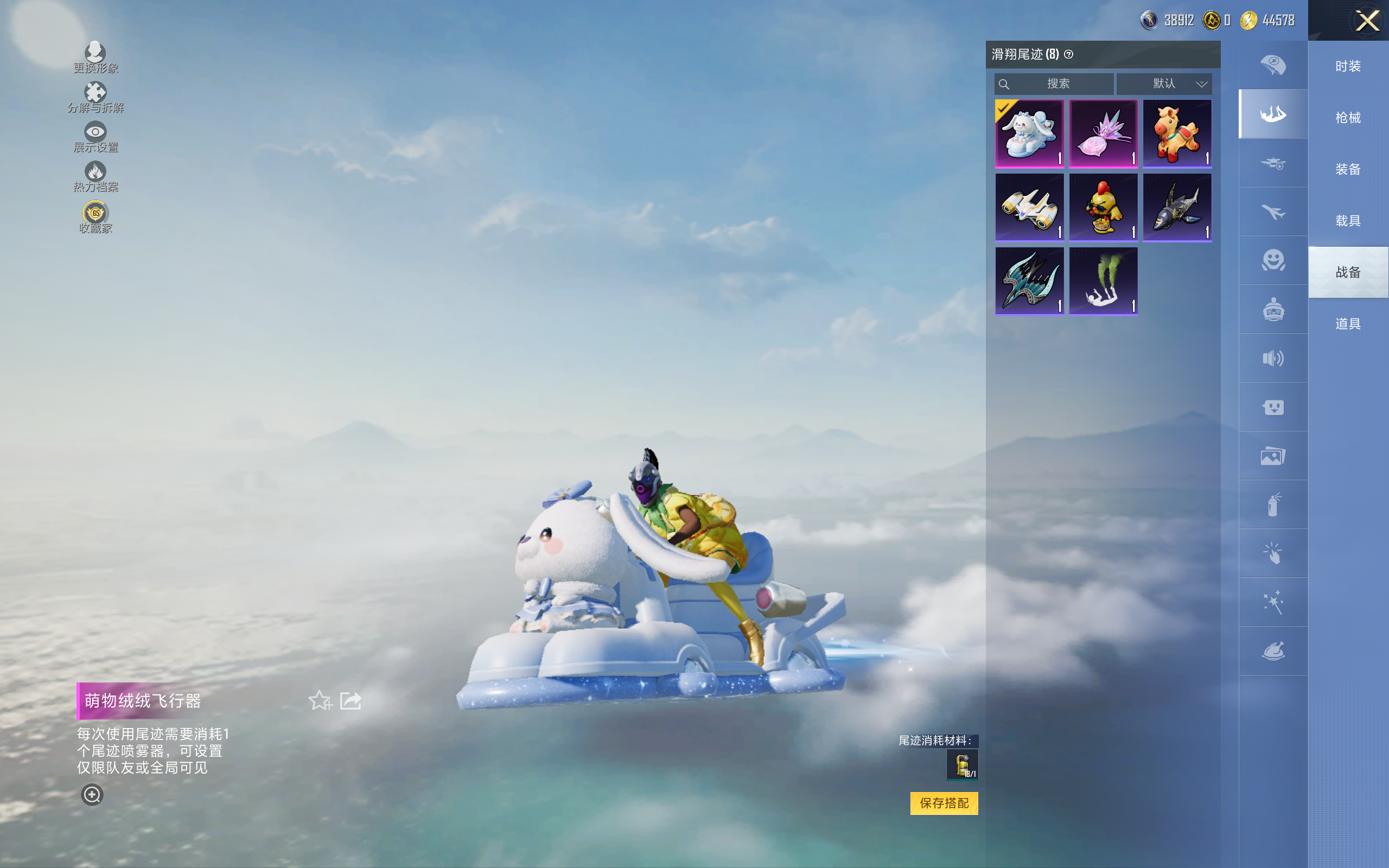Open the 收藏家 collector badge
This screenshot has width=1389, height=868.
click(x=95, y=217)
